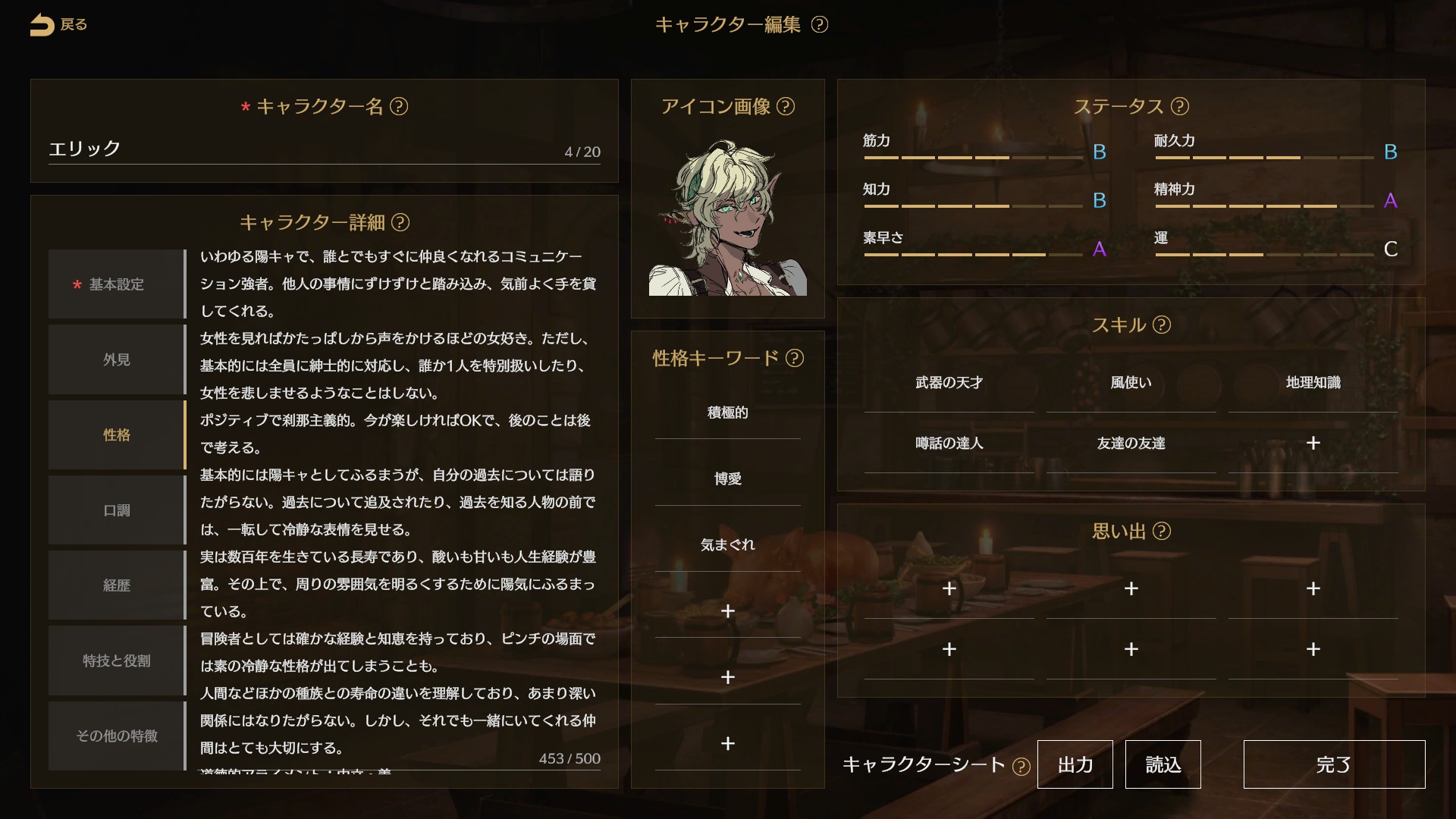Open the アイコン画像 help icon
Viewport: 1456px width, 819px height.
coord(786,107)
